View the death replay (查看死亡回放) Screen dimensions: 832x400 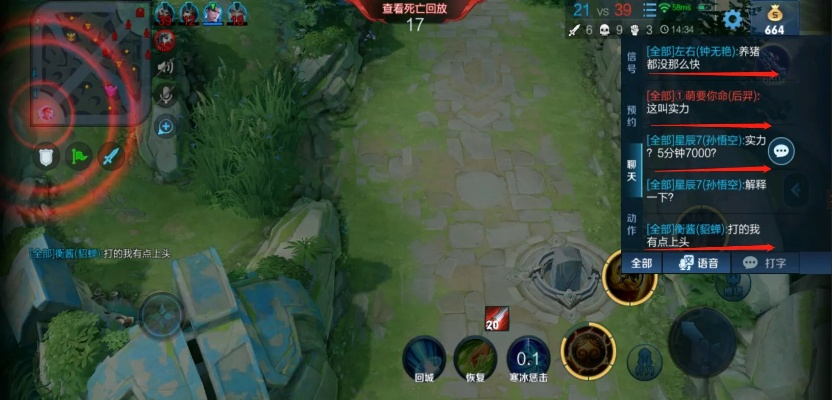click(415, 8)
